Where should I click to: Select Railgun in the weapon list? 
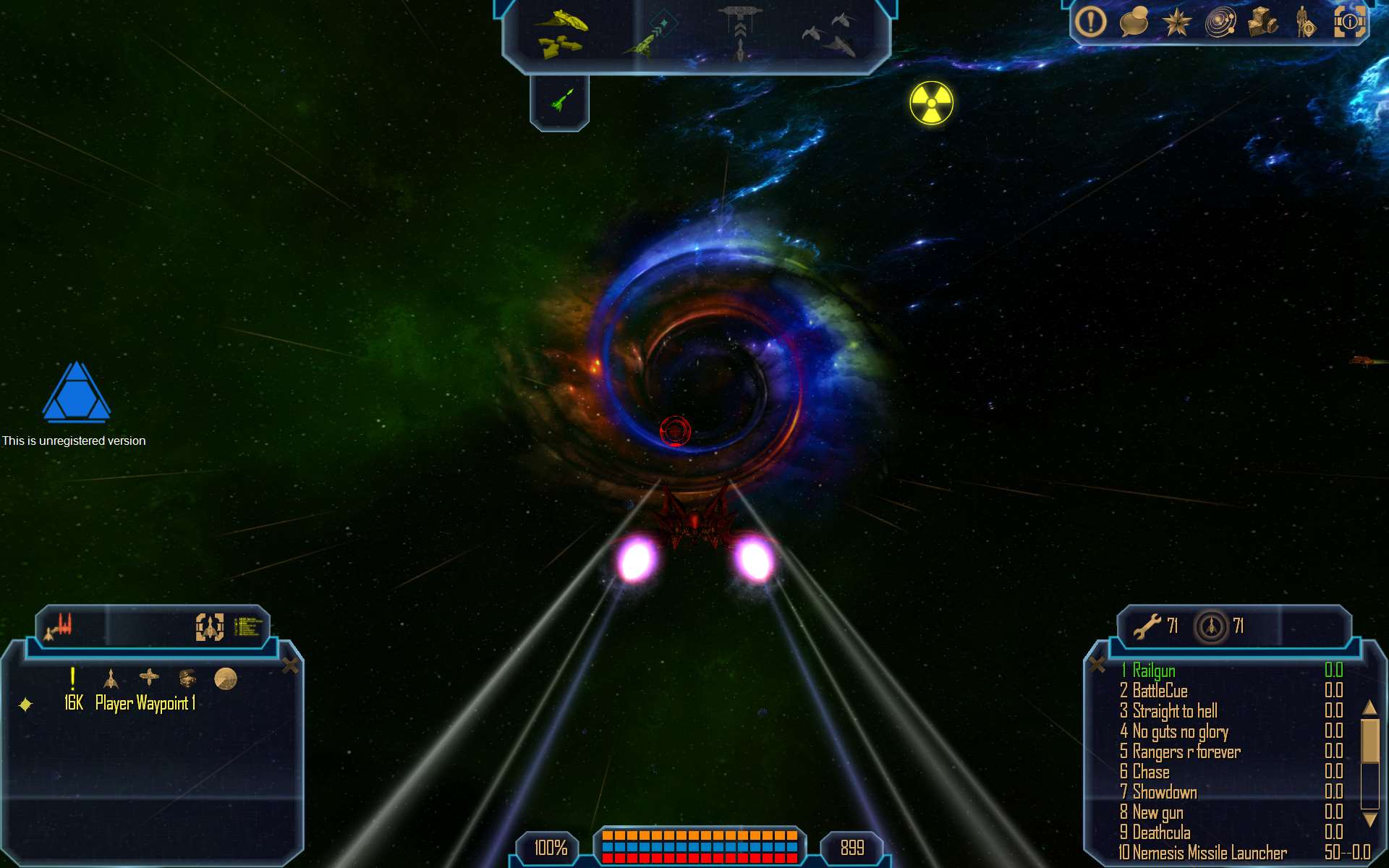[1154, 671]
